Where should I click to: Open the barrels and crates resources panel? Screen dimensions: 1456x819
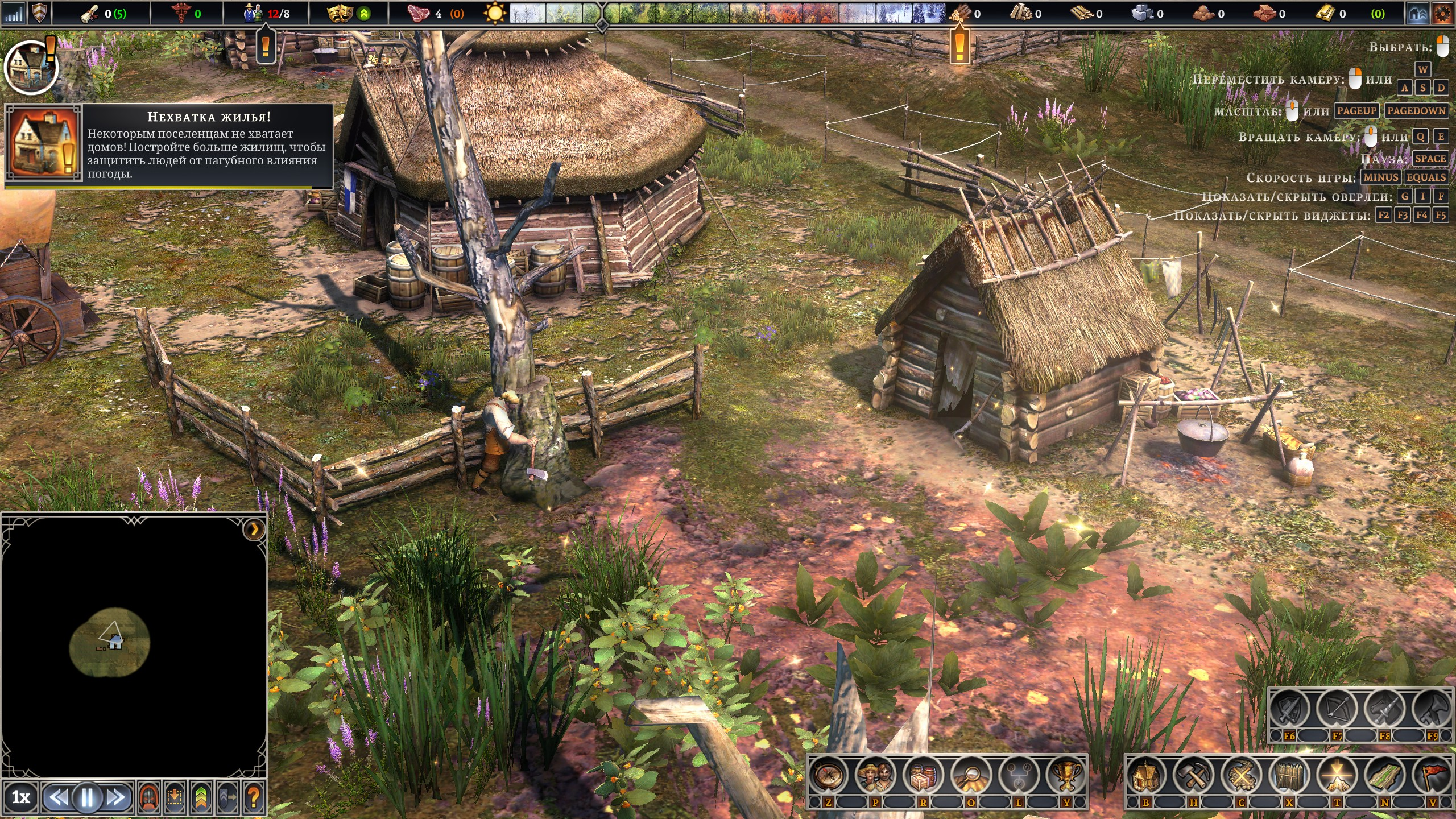(x=923, y=775)
